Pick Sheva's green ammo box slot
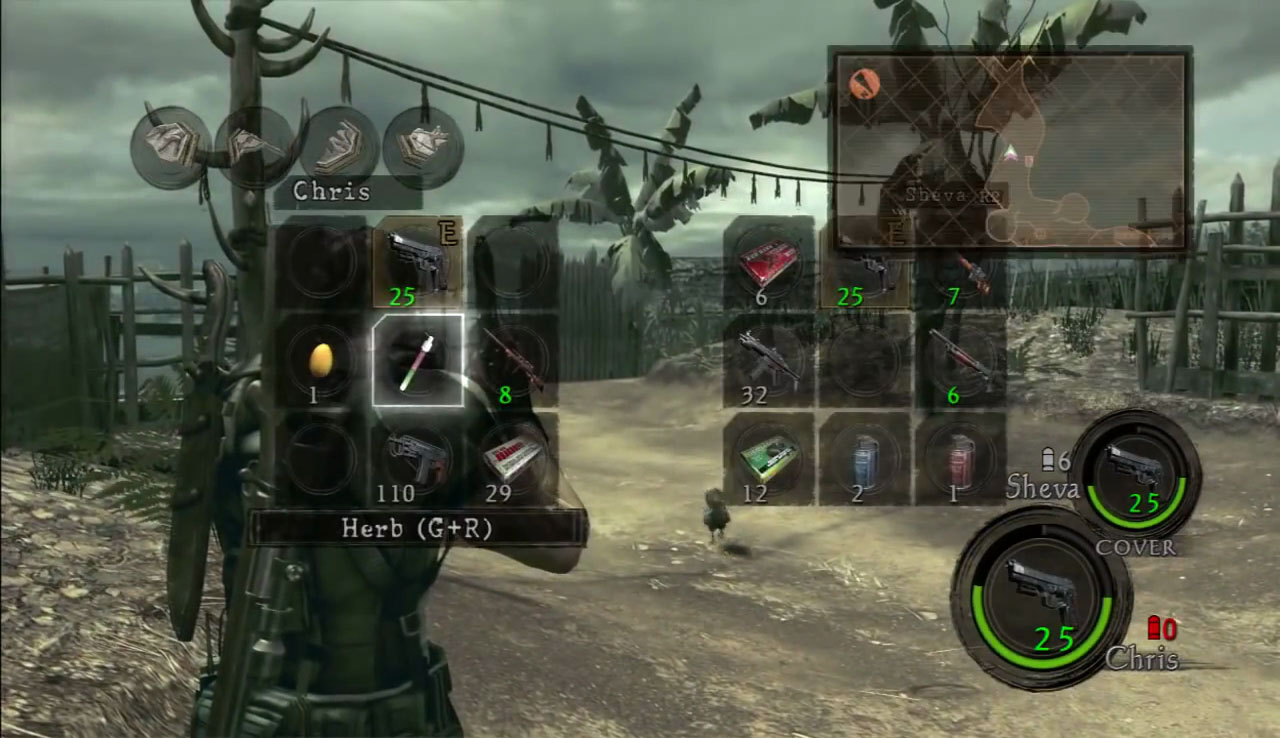This screenshot has width=1280, height=738. [x=768, y=458]
